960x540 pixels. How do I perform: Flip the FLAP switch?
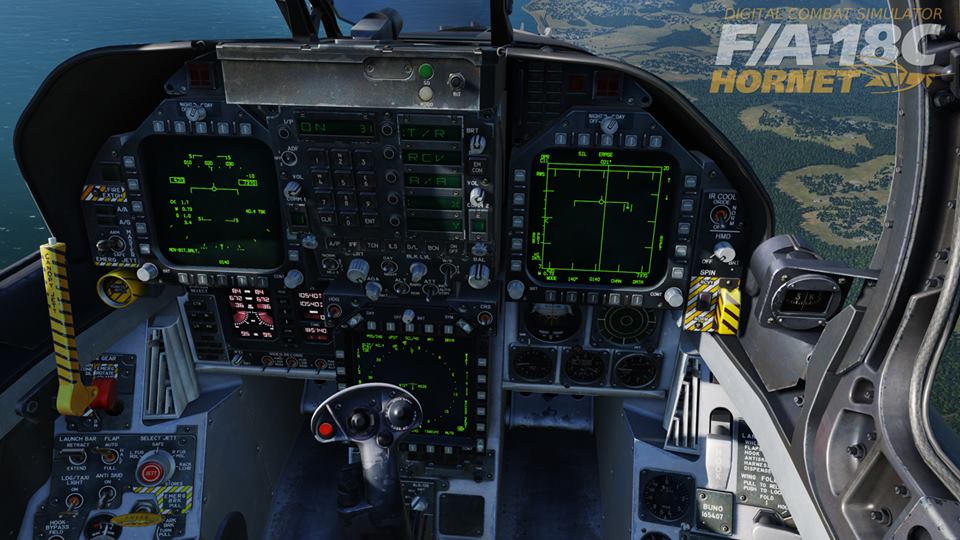coord(109,456)
